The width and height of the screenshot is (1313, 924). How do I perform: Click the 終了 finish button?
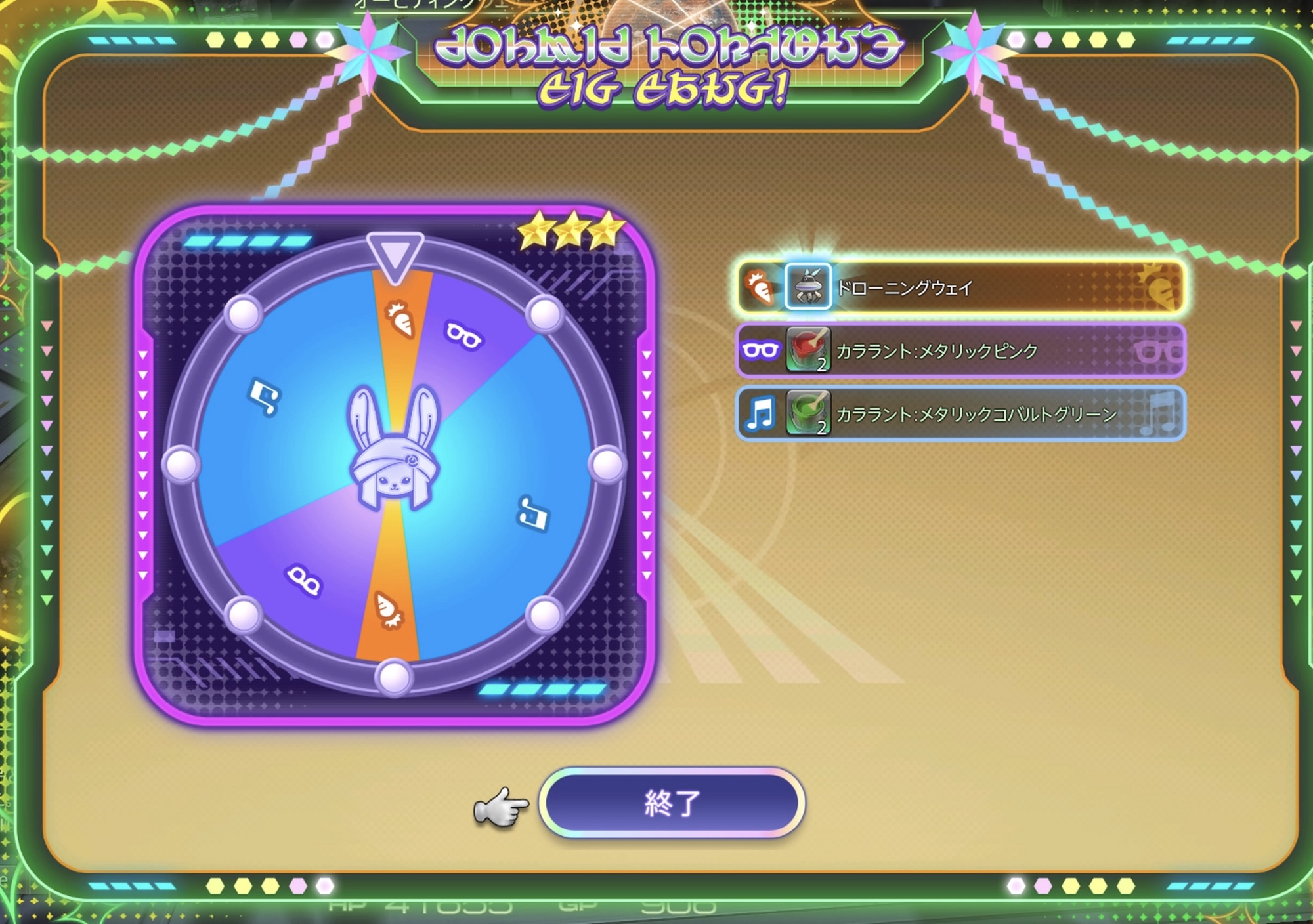[x=672, y=803]
